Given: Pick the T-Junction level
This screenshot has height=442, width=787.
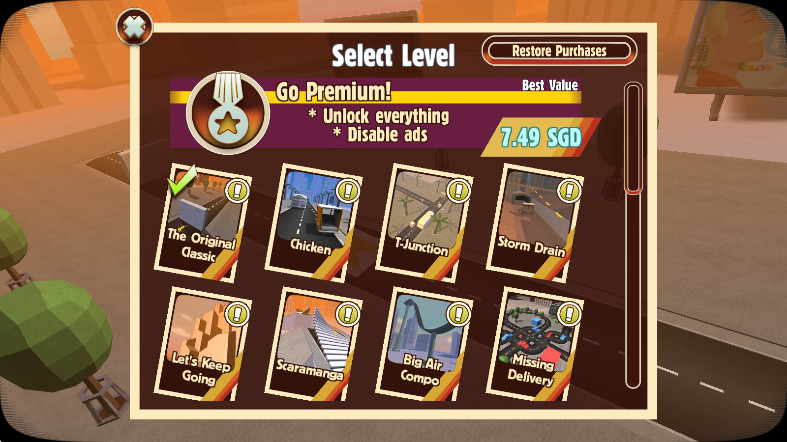Looking at the screenshot, I should (422, 222).
